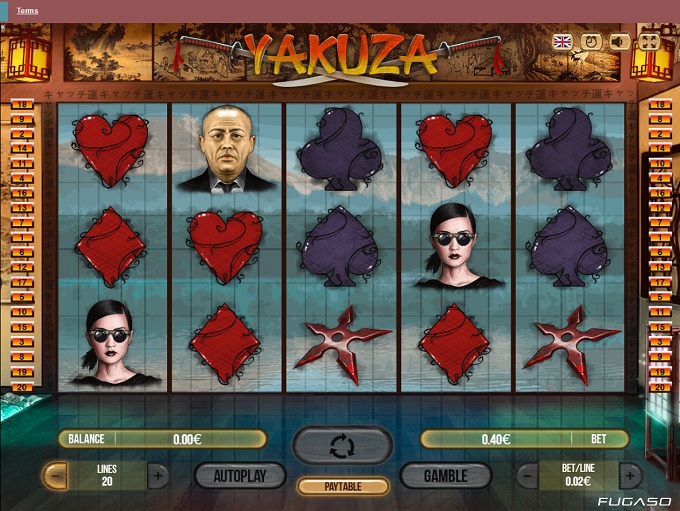Open the Terms link
The width and height of the screenshot is (680, 511).
(28, 10)
